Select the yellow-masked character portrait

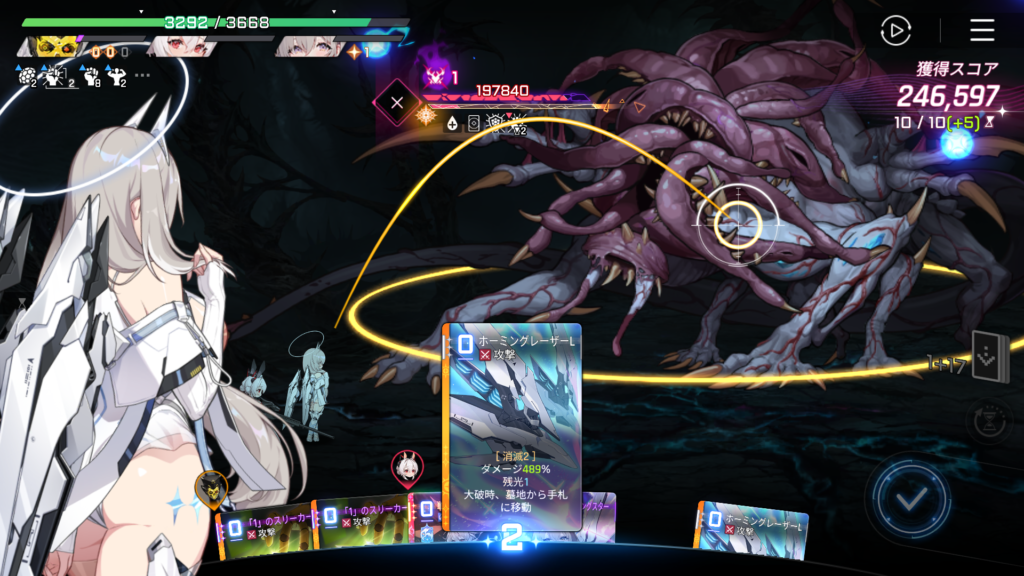pos(59,47)
